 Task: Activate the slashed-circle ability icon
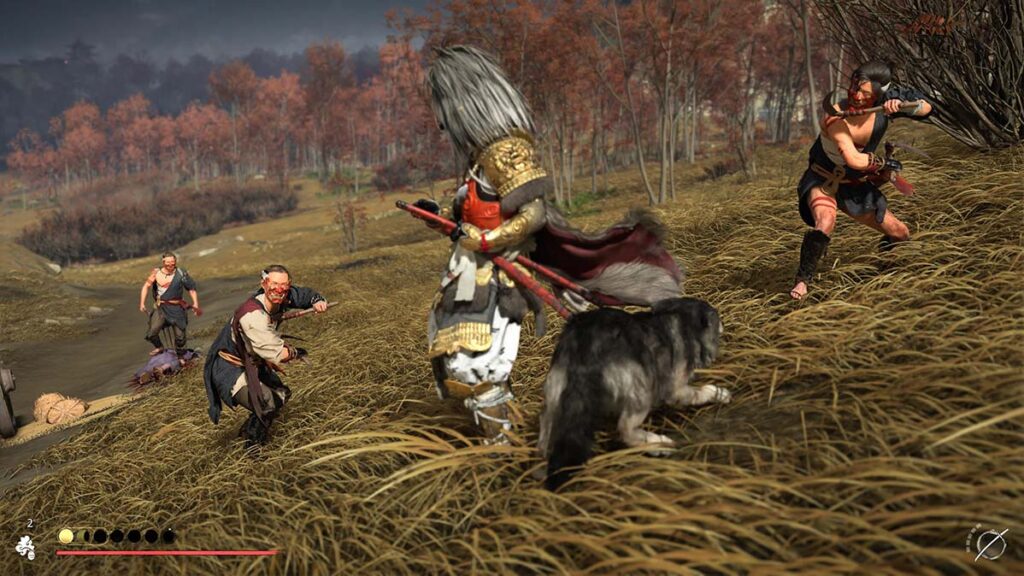(990, 543)
